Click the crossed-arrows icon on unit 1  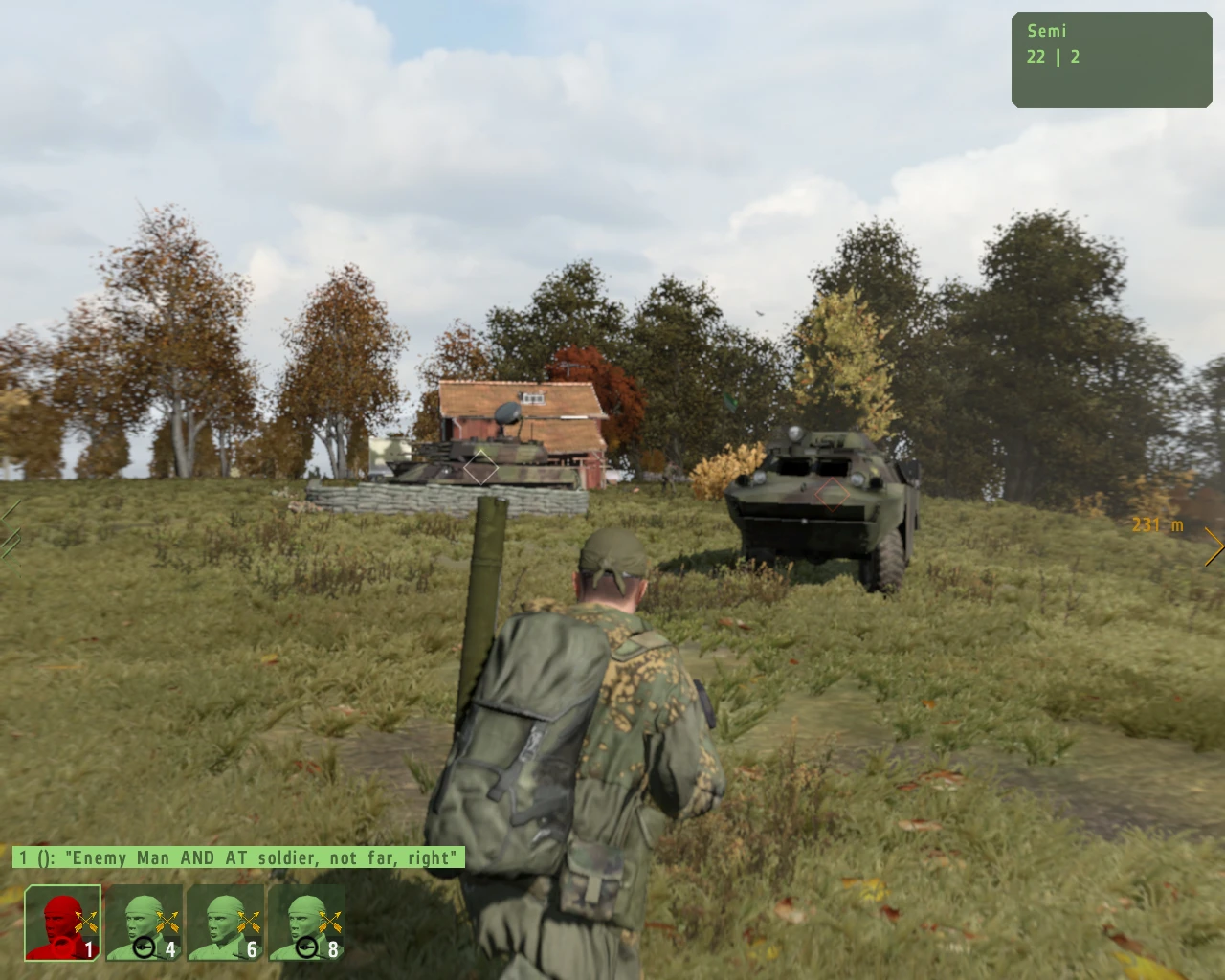(x=84, y=921)
